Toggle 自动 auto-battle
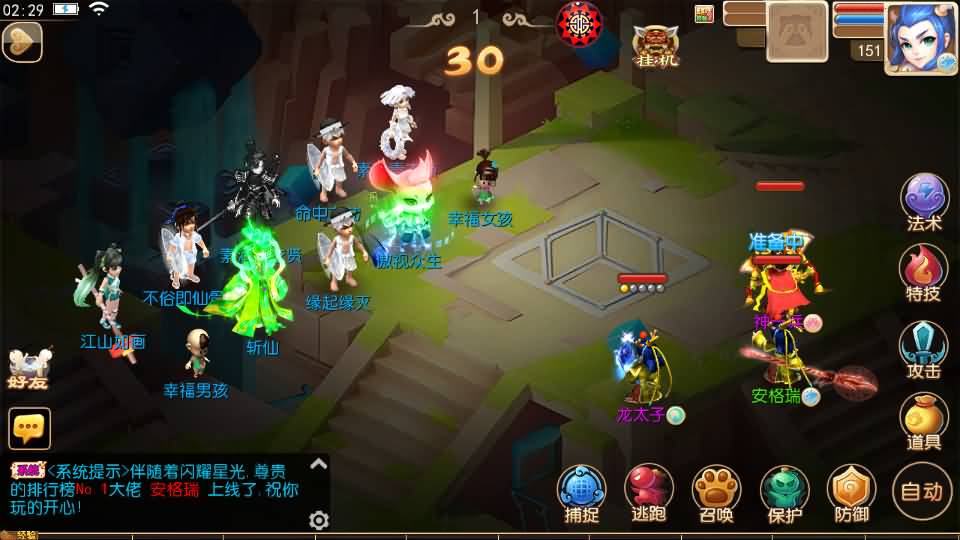Screen dimensions: 960x540 point(921,491)
